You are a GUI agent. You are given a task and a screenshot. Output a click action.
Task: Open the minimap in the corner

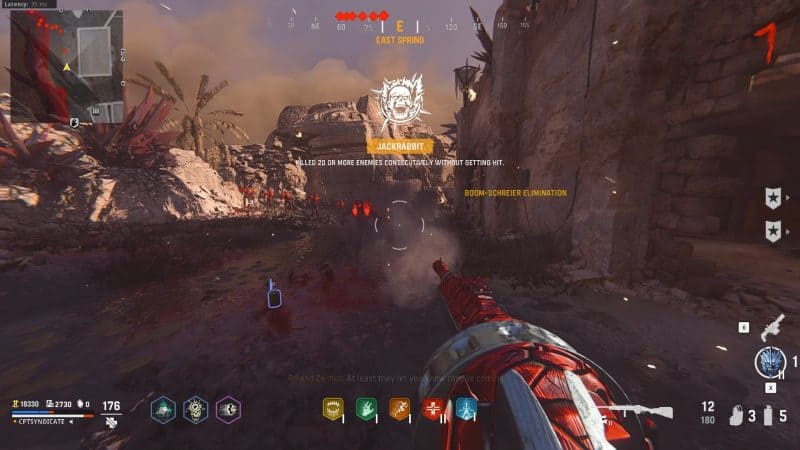click(66, 65)
